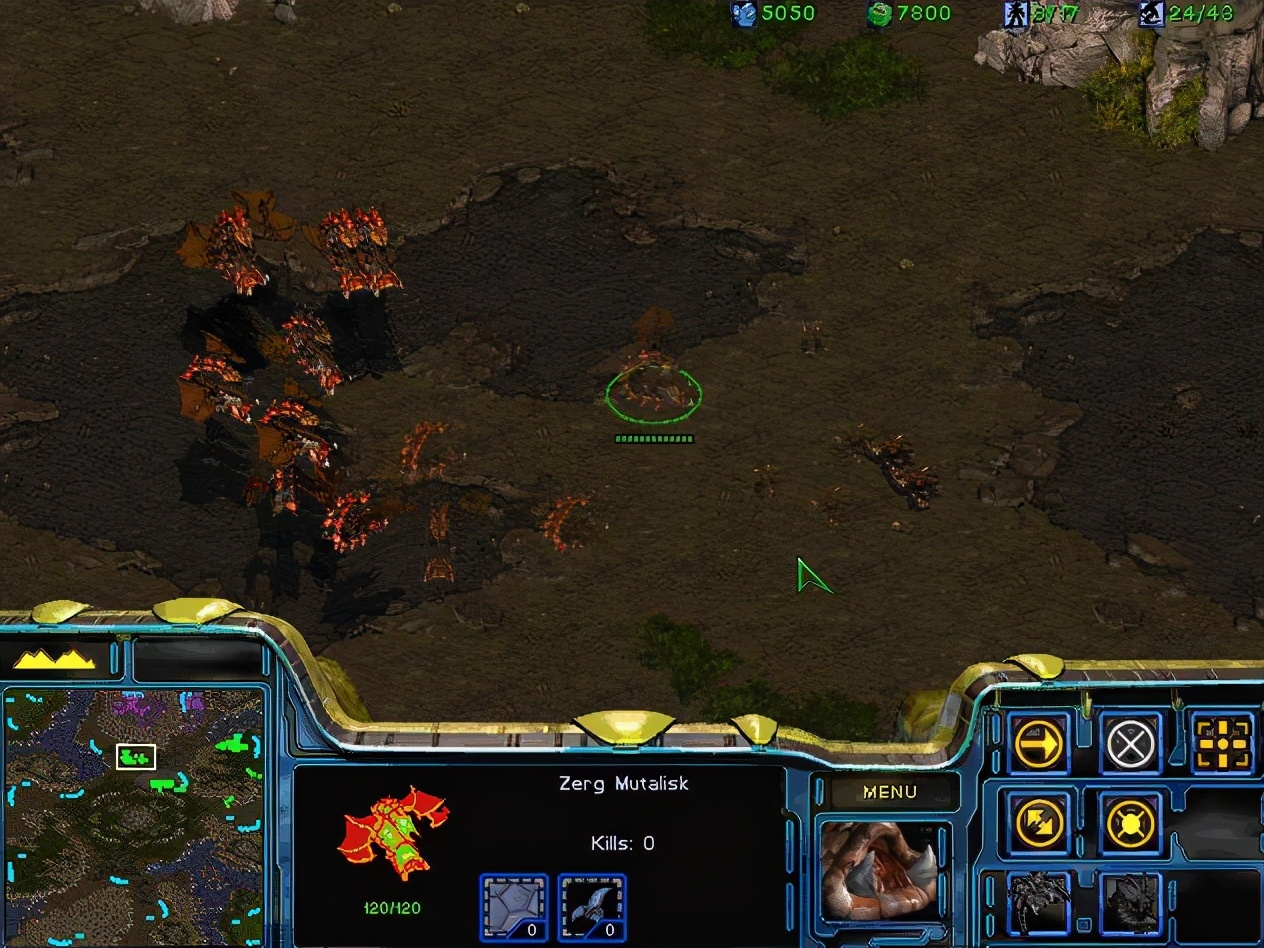Select the green-circled Mutalisk unit
Image resolution: width=1264 pixels, height=948 pixels.
click(653, 391)
